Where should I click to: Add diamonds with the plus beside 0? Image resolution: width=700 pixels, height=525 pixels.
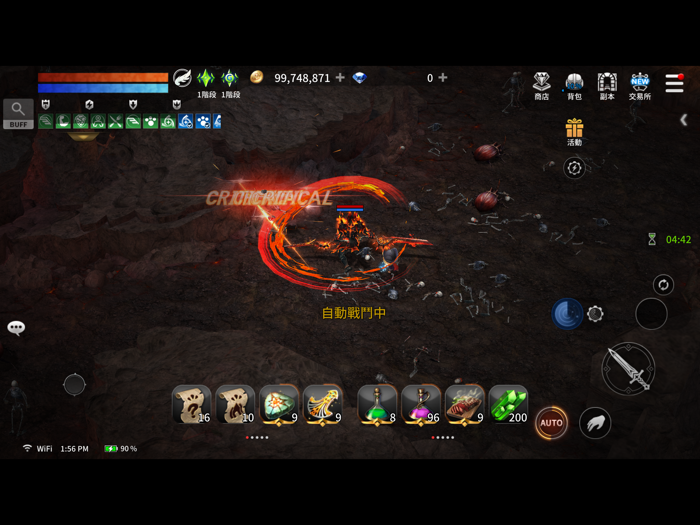(x=443, y=78)
